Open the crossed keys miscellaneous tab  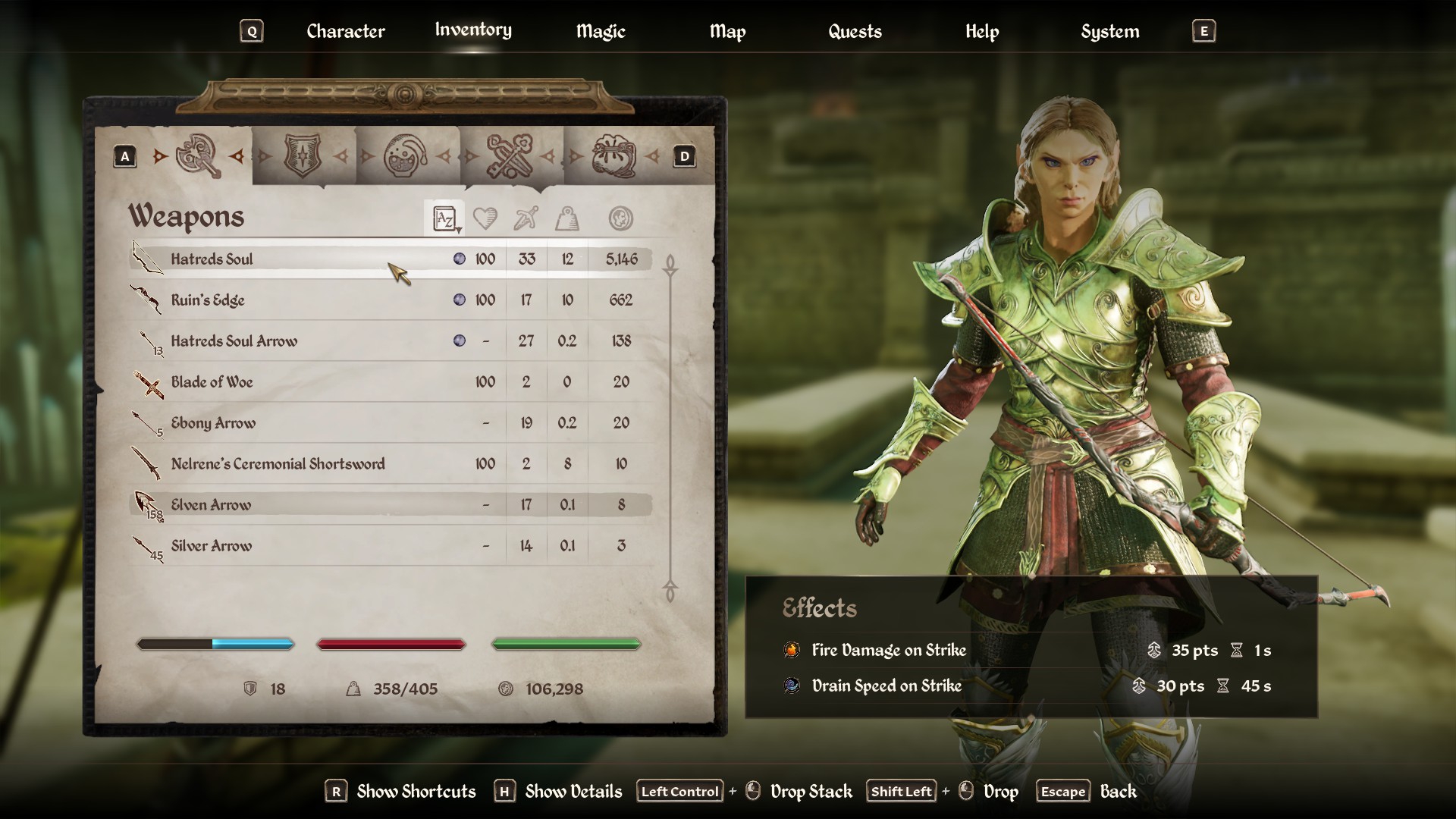point(509,156)
